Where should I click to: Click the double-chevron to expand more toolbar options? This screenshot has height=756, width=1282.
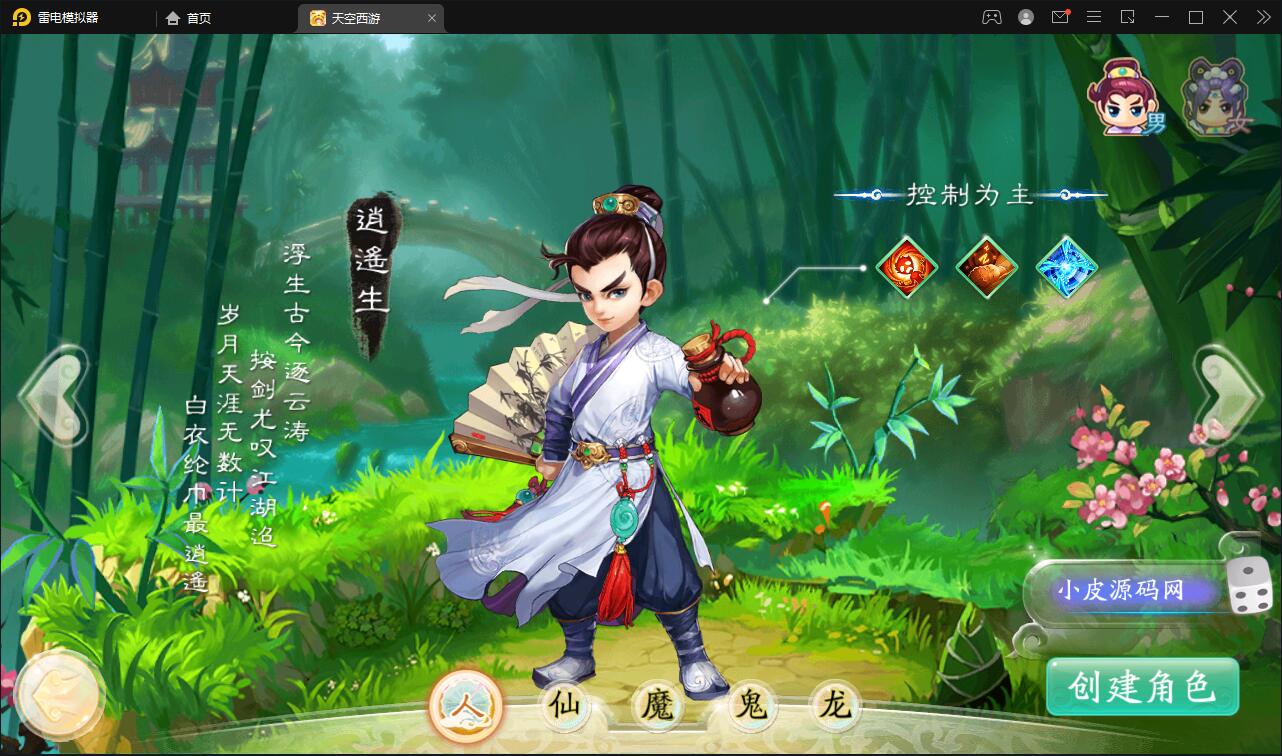(1262, 17)
